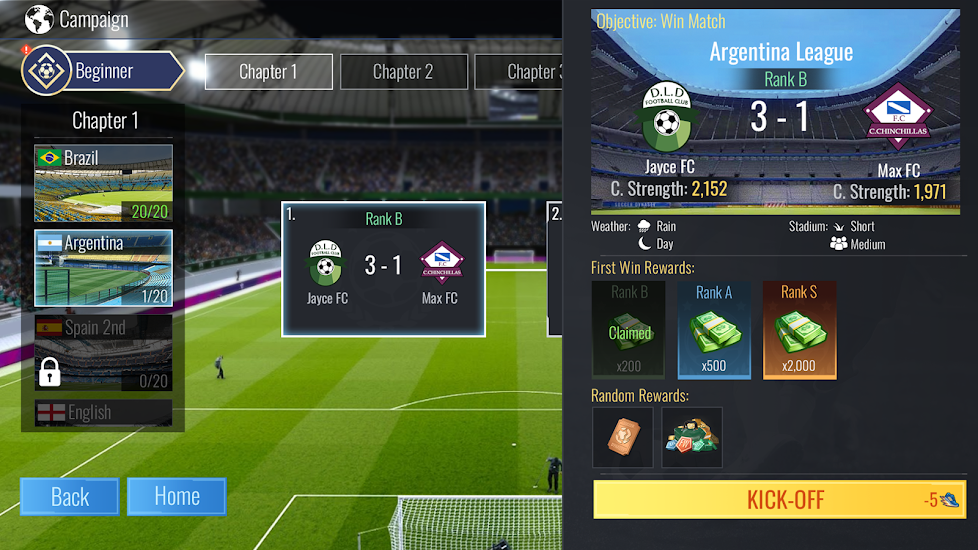Choose the Brazil league tile
This screenshot has height=550, width=978.
click(103, 183)
